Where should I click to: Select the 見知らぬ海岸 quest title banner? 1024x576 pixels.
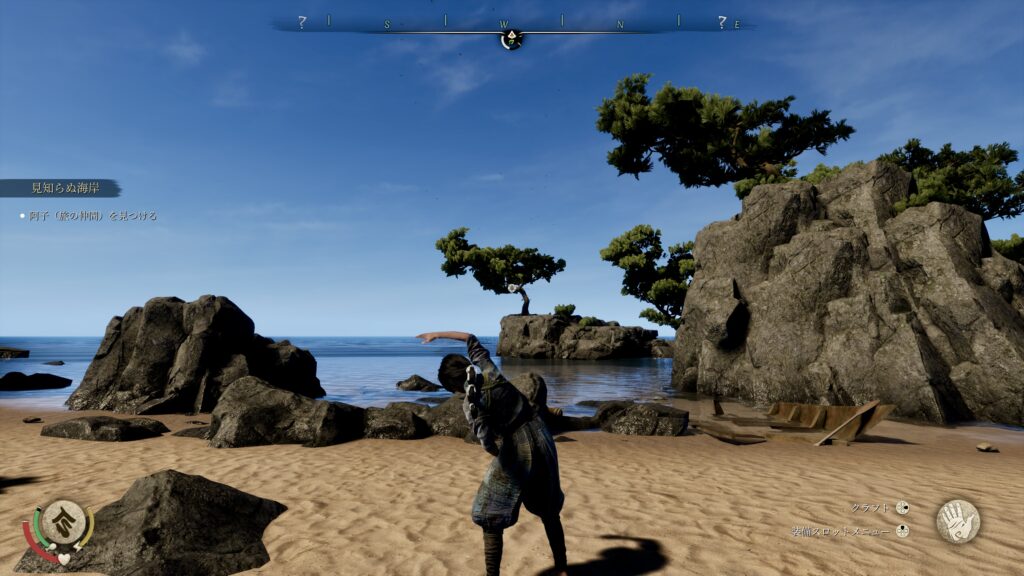pos(60,188)
